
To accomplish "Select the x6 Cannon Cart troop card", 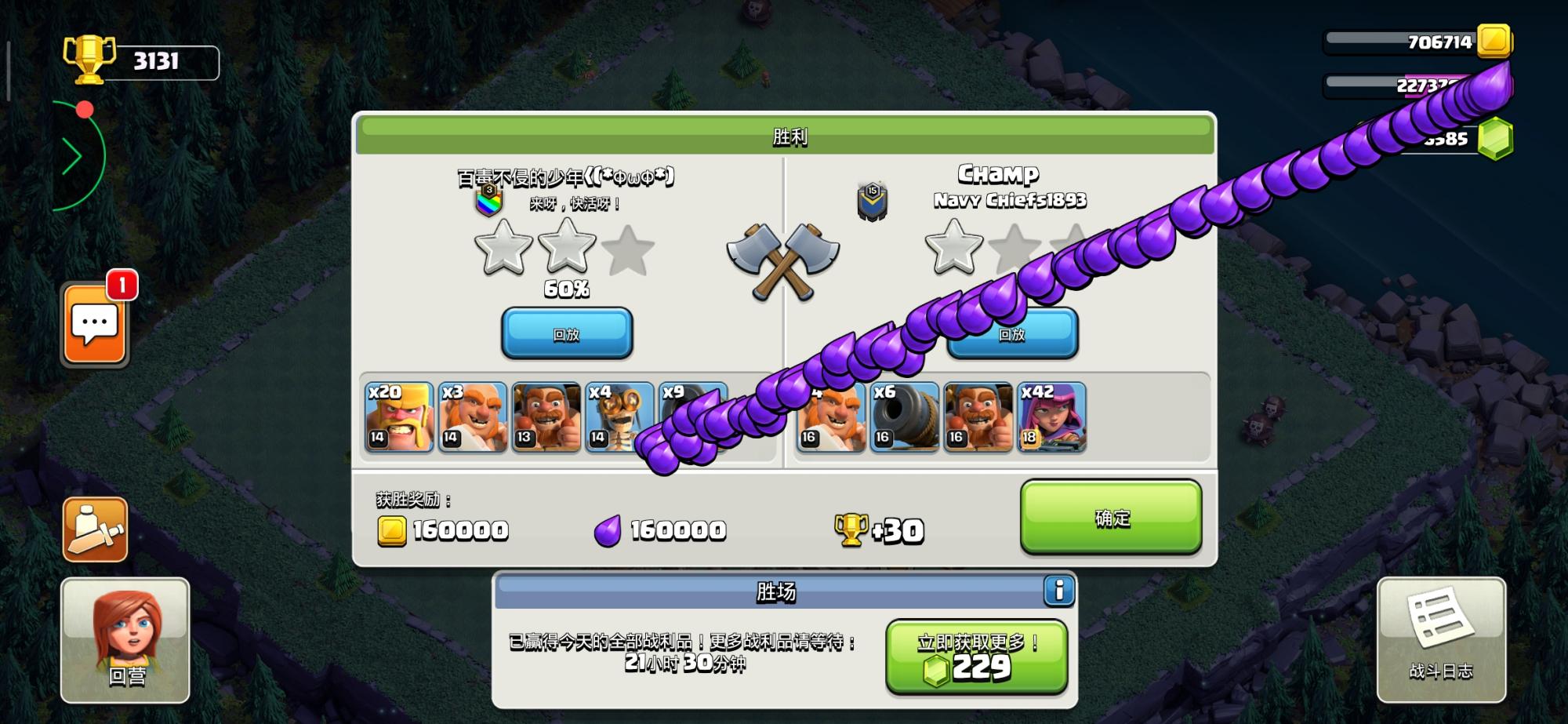I will pos(905,417).
